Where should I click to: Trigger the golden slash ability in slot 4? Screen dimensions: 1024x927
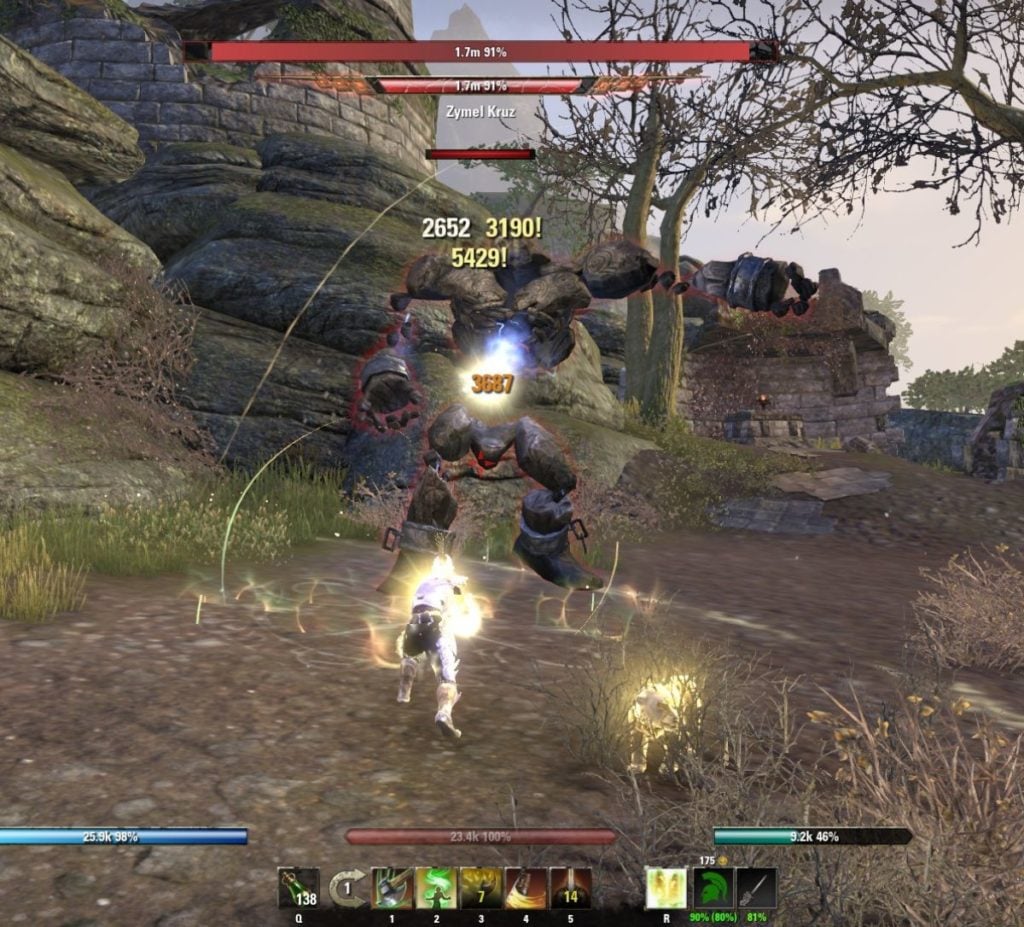tap(525, 888)
